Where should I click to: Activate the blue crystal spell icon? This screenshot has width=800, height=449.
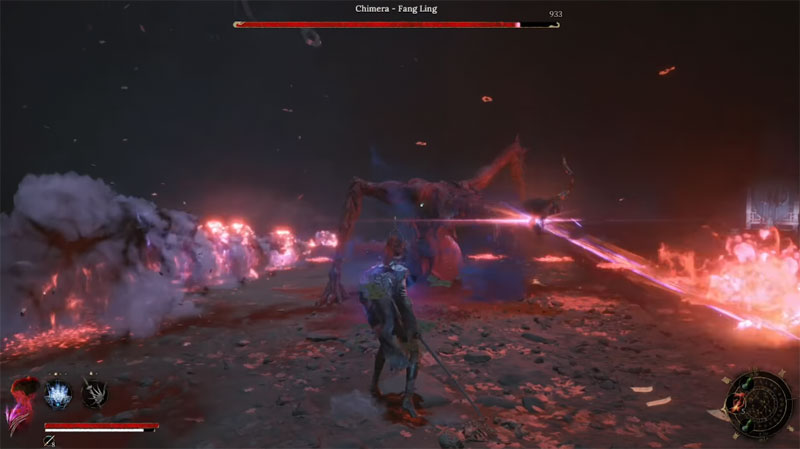(57, 394)
